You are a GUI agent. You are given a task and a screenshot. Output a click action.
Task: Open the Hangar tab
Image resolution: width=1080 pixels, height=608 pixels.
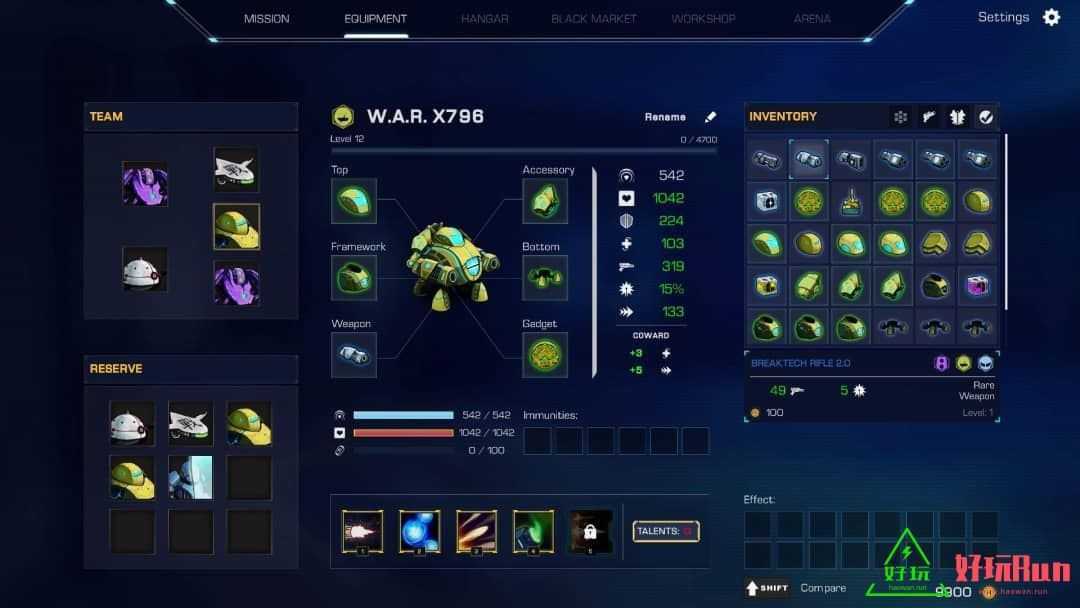click(485, 18)
